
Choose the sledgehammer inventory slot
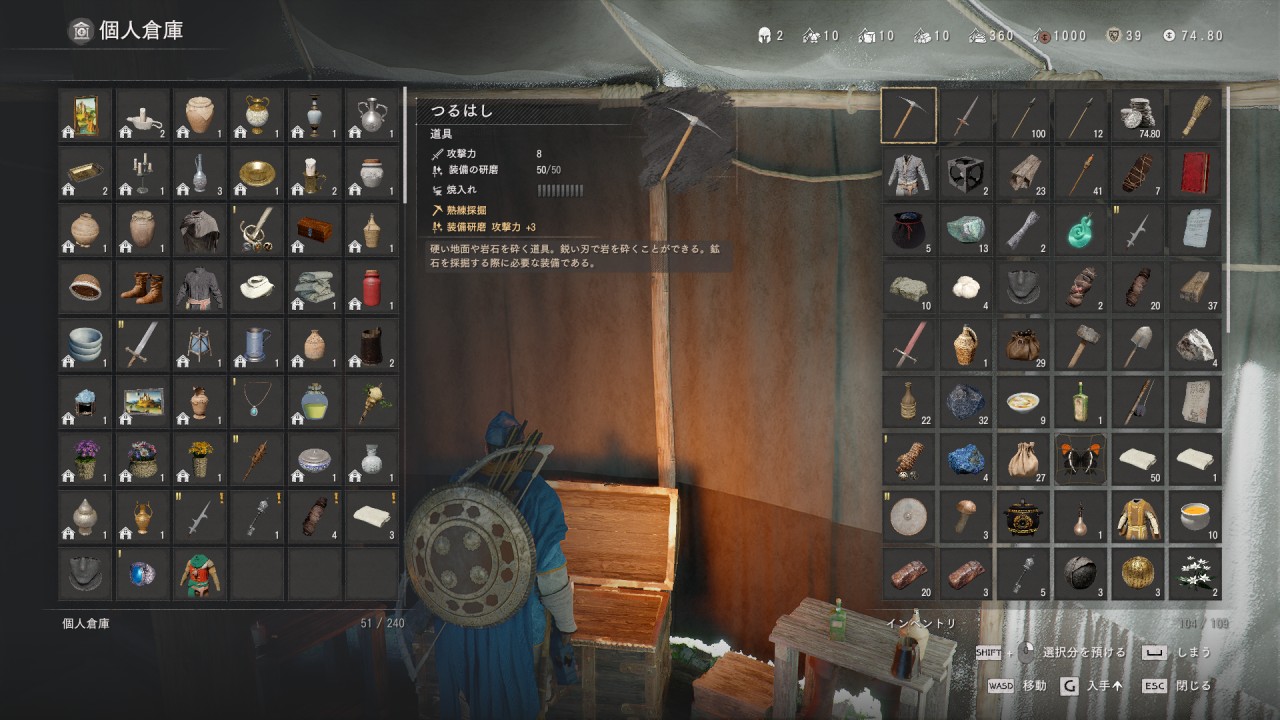(x=1081, y=346)
